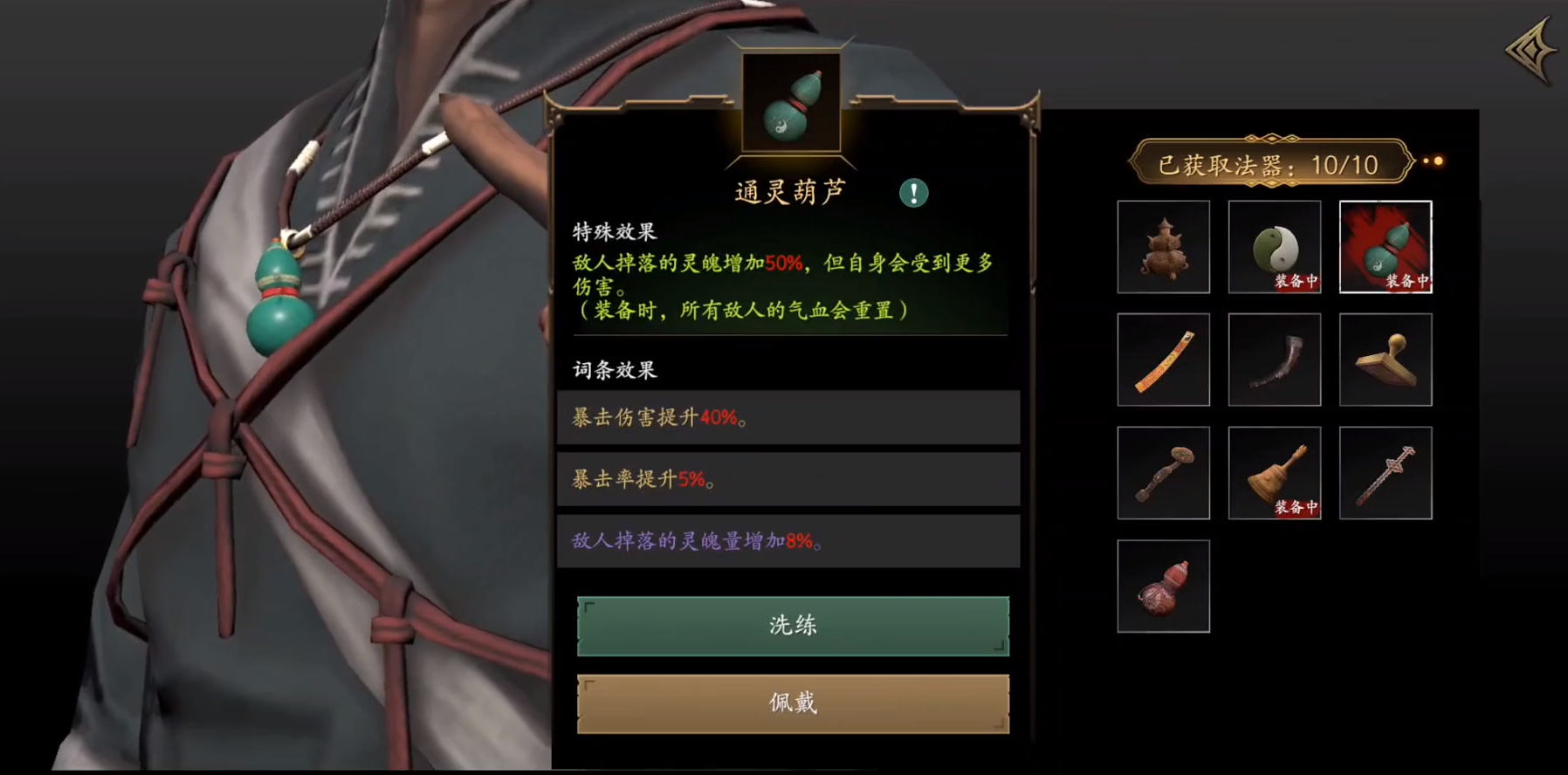
Task: Select the 暴击率提升5% effect entry
Action: coord(787,479)
